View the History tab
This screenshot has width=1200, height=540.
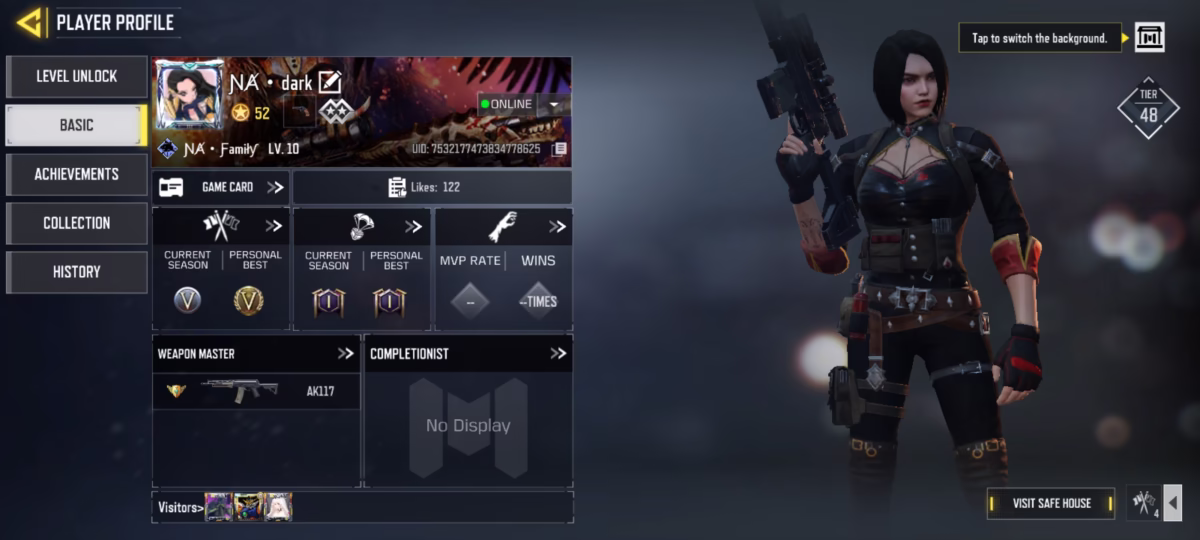77,272
